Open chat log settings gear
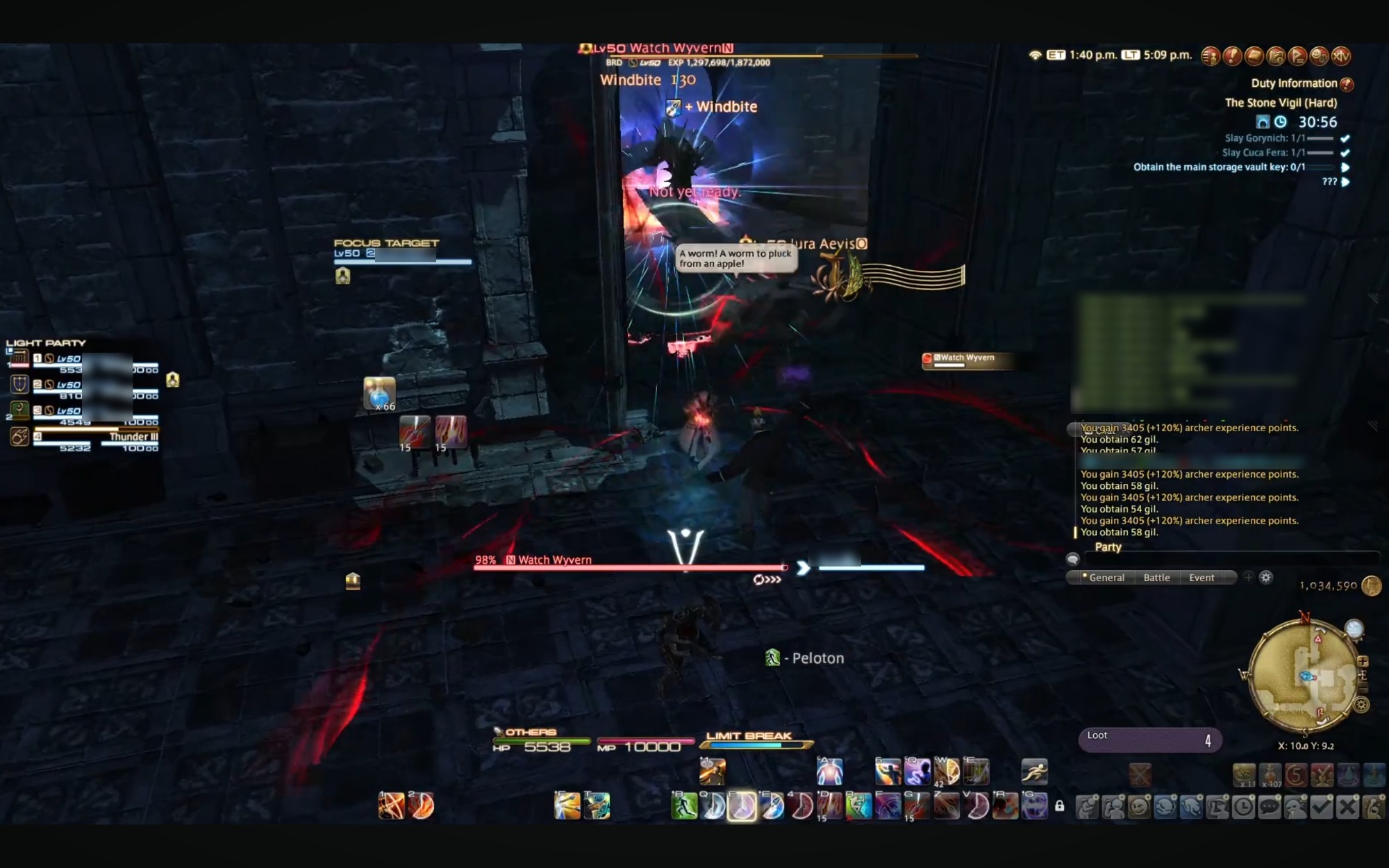This screenshot has height=868, width=1389. click(x=1266, y=578)
